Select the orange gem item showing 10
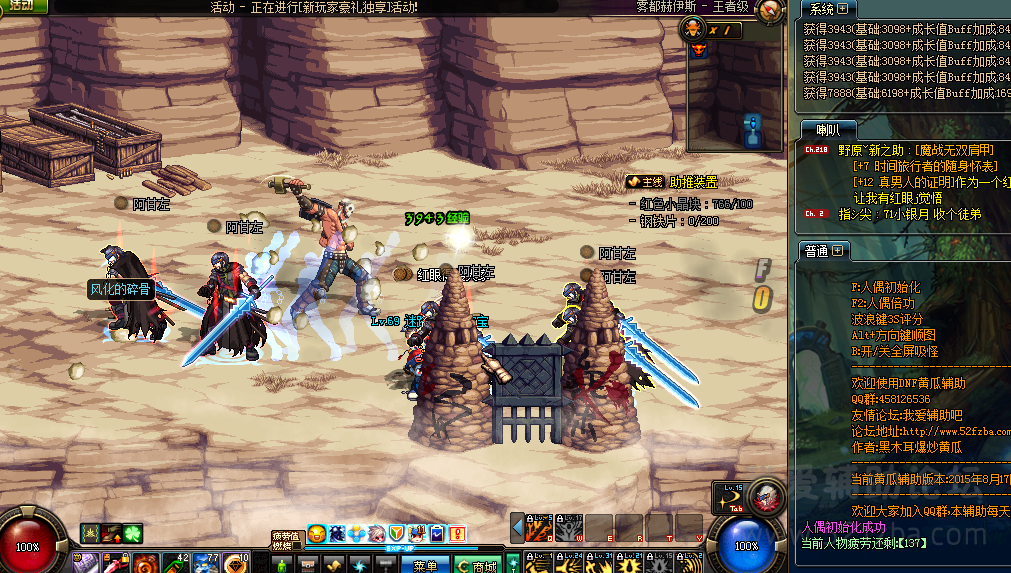 tap(237, 563)
